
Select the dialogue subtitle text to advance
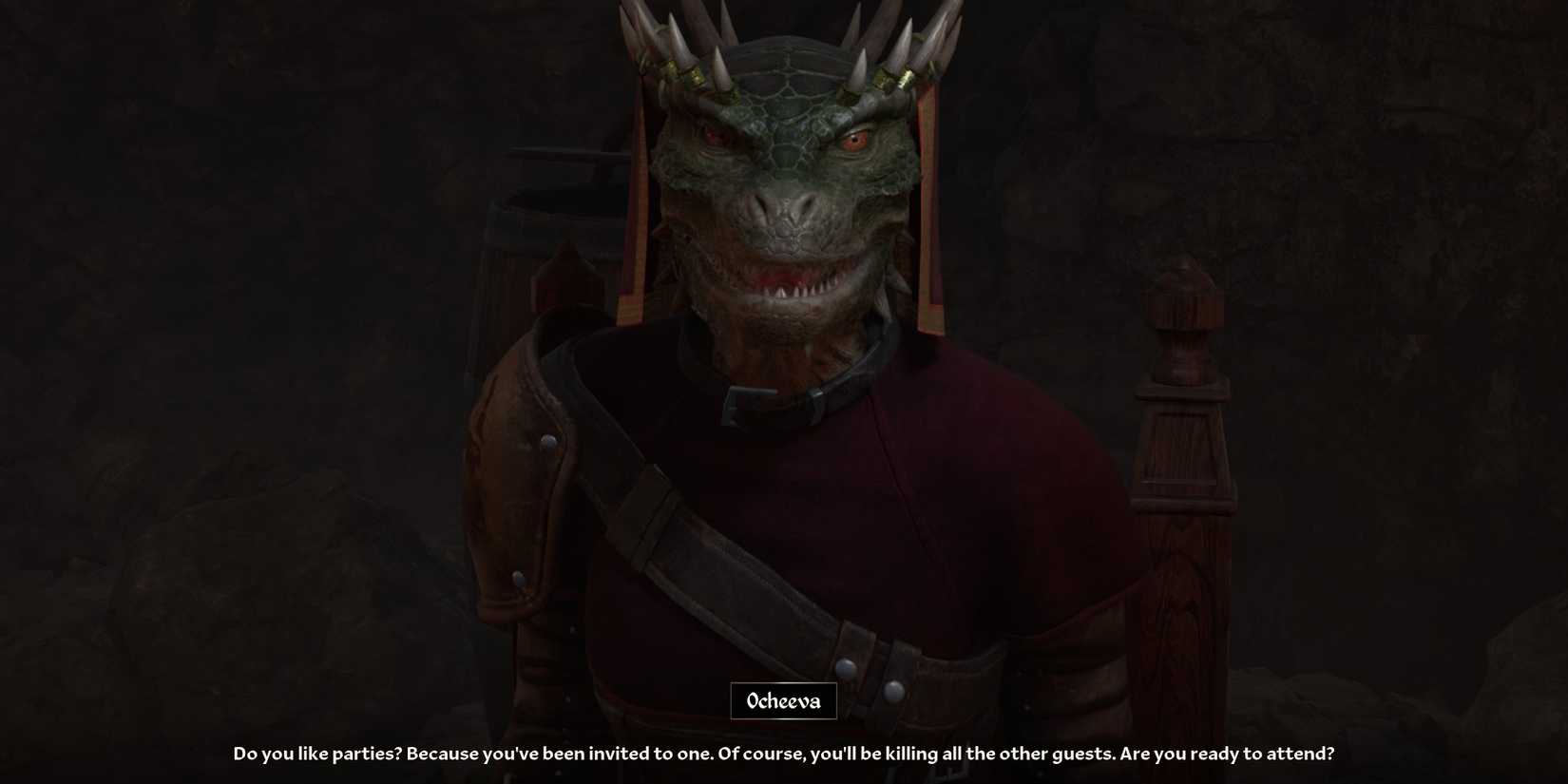pos(783,752)
